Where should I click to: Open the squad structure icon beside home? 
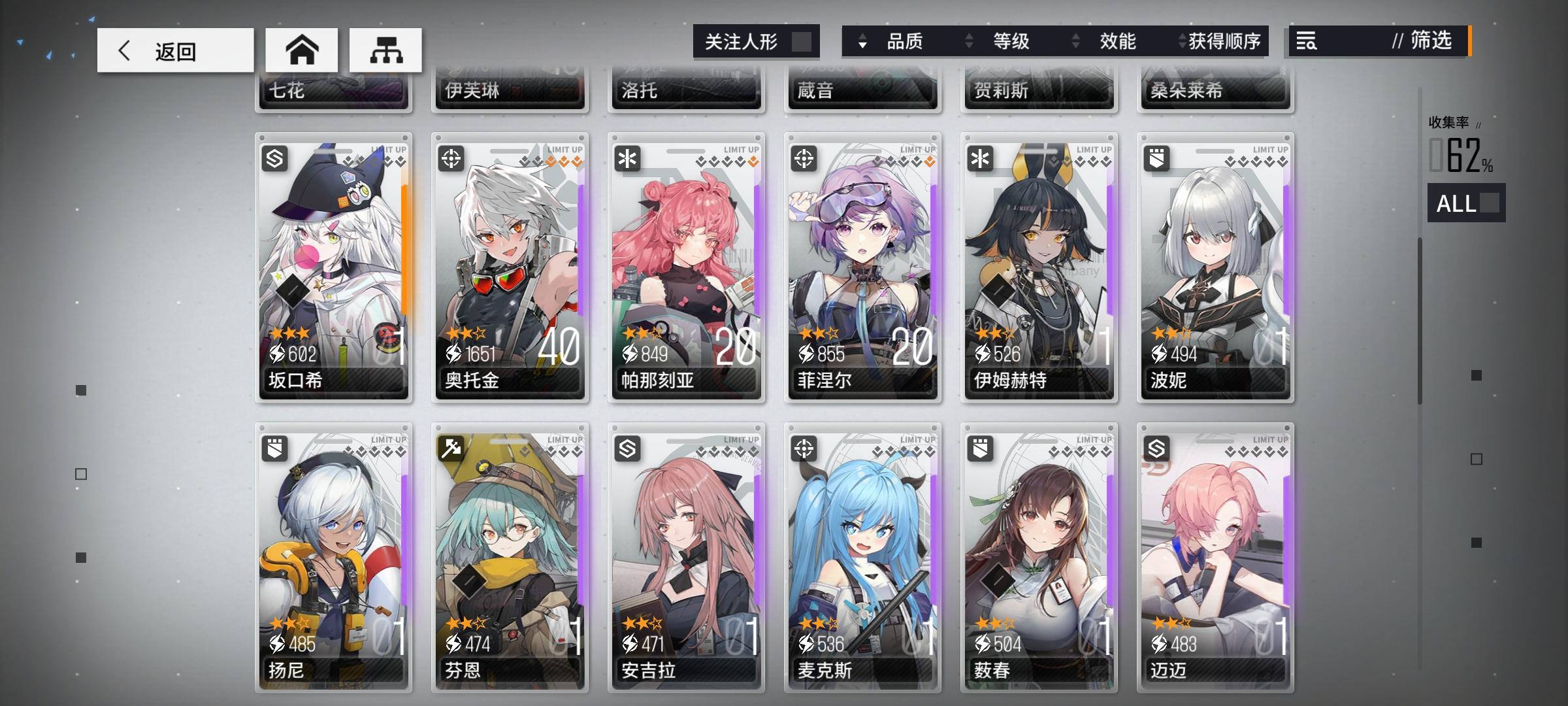click(x=385, y=49)
